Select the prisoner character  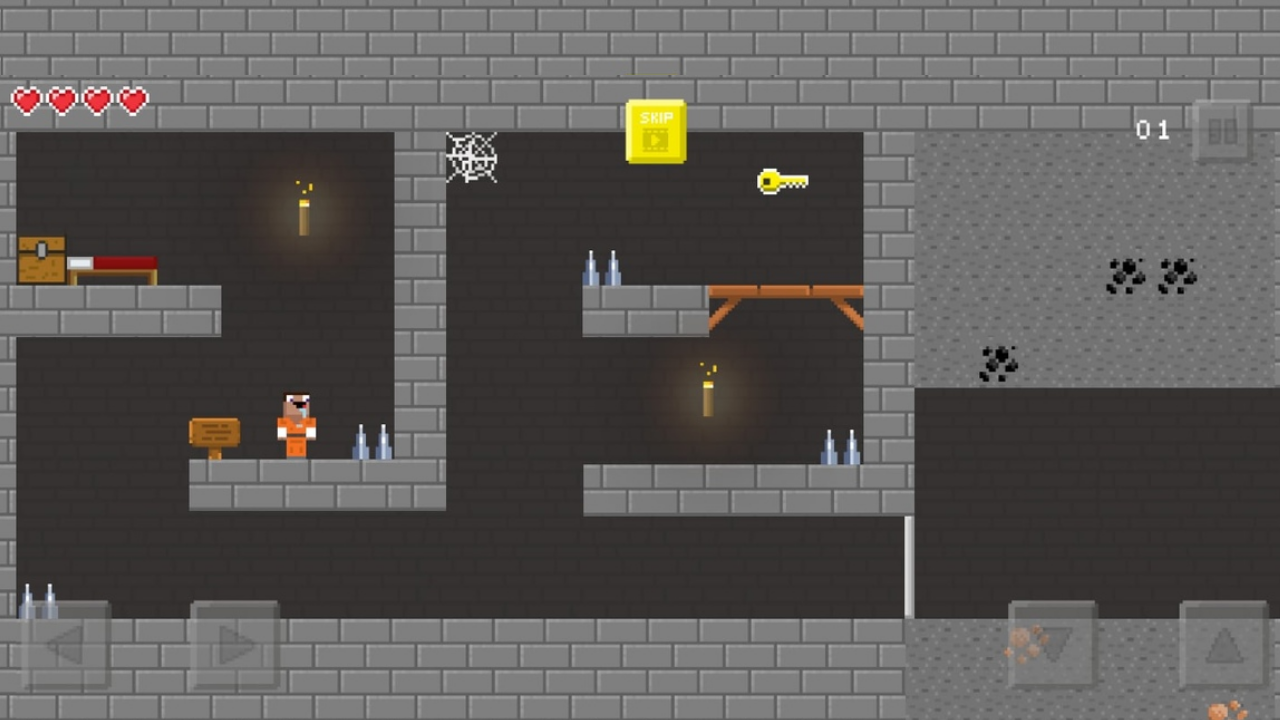[x=296, y=425]
